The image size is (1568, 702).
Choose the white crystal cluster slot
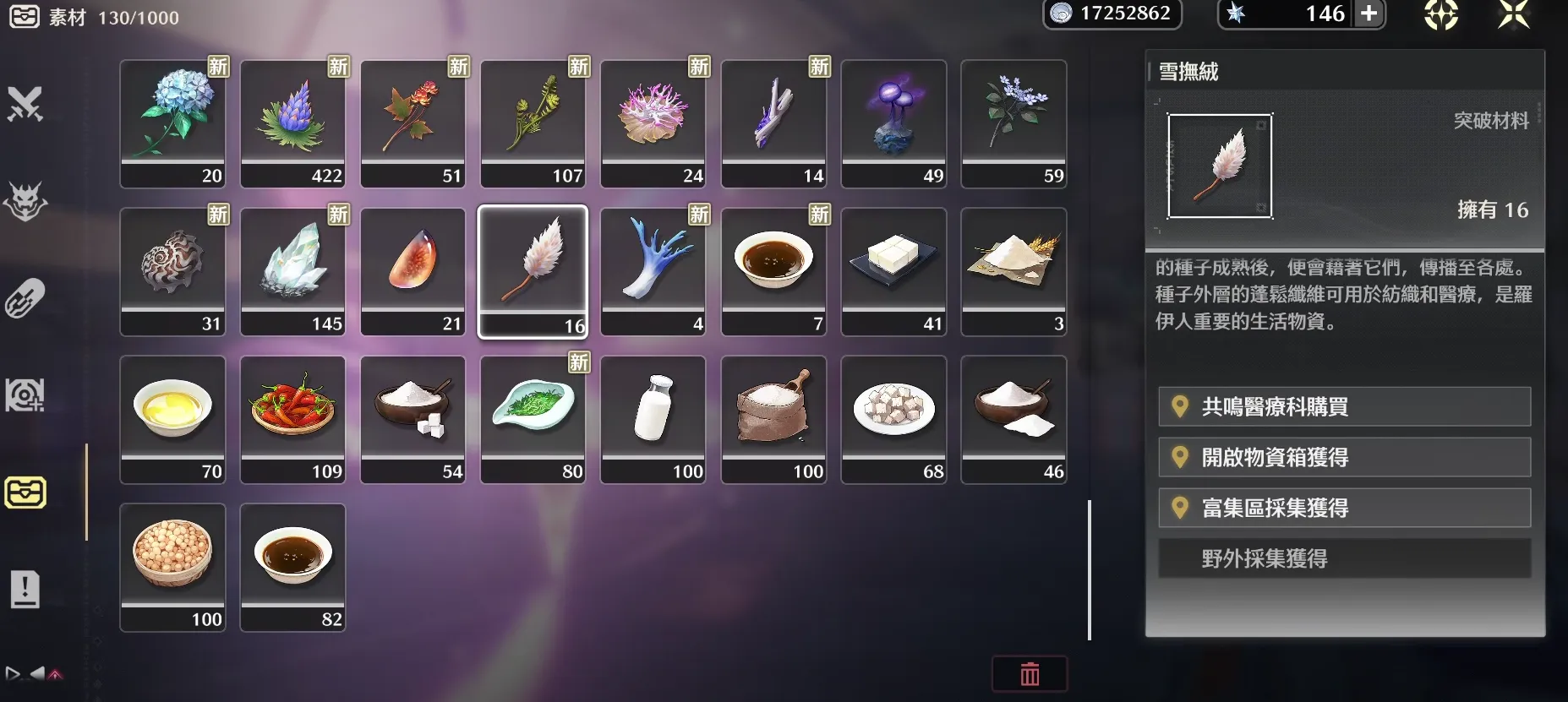[292, 271]
